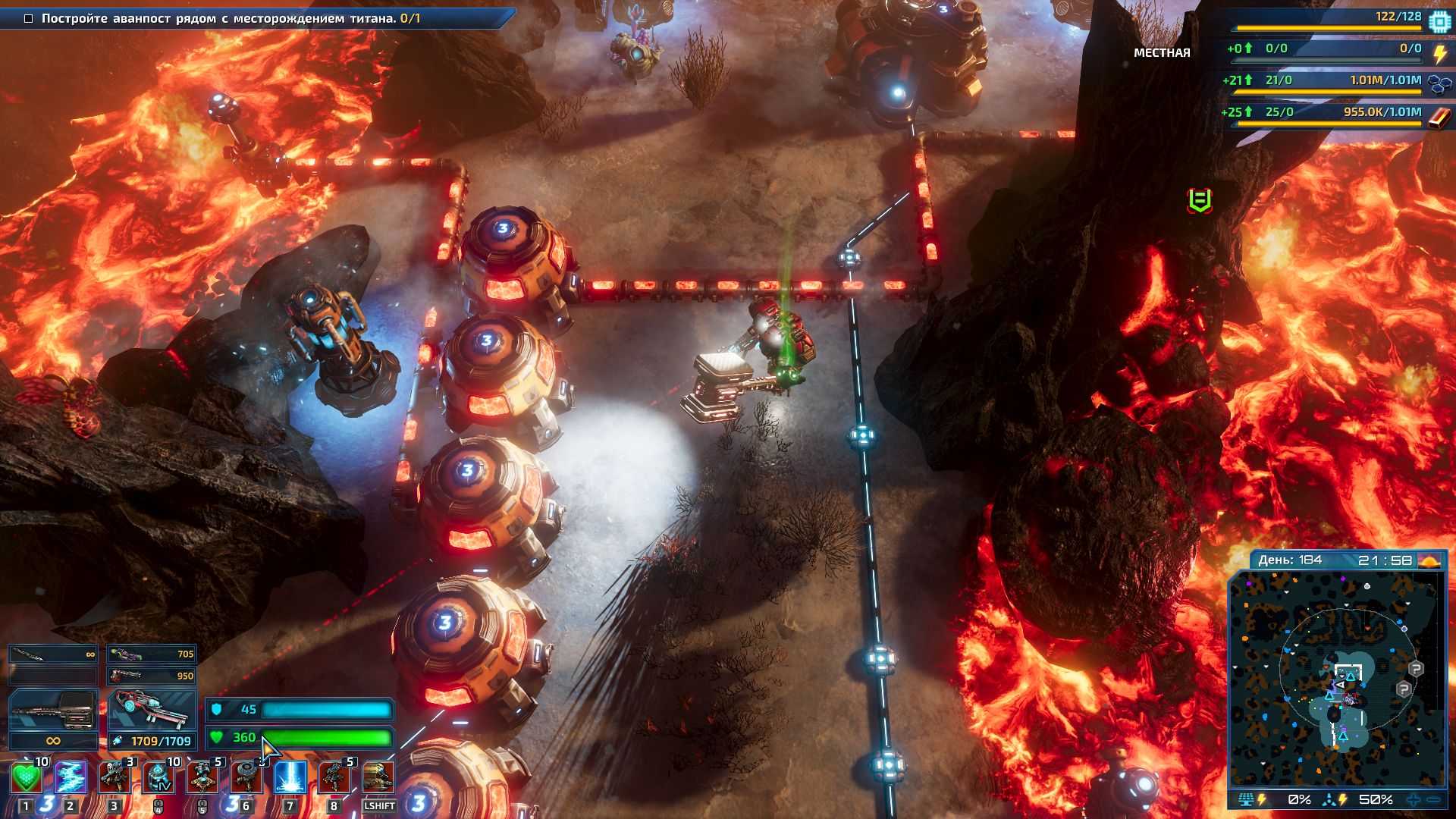Viewport: 1456px width, 819px height.
Task: Select the thin blade weapon with infinite ammo
Action: 53,654
